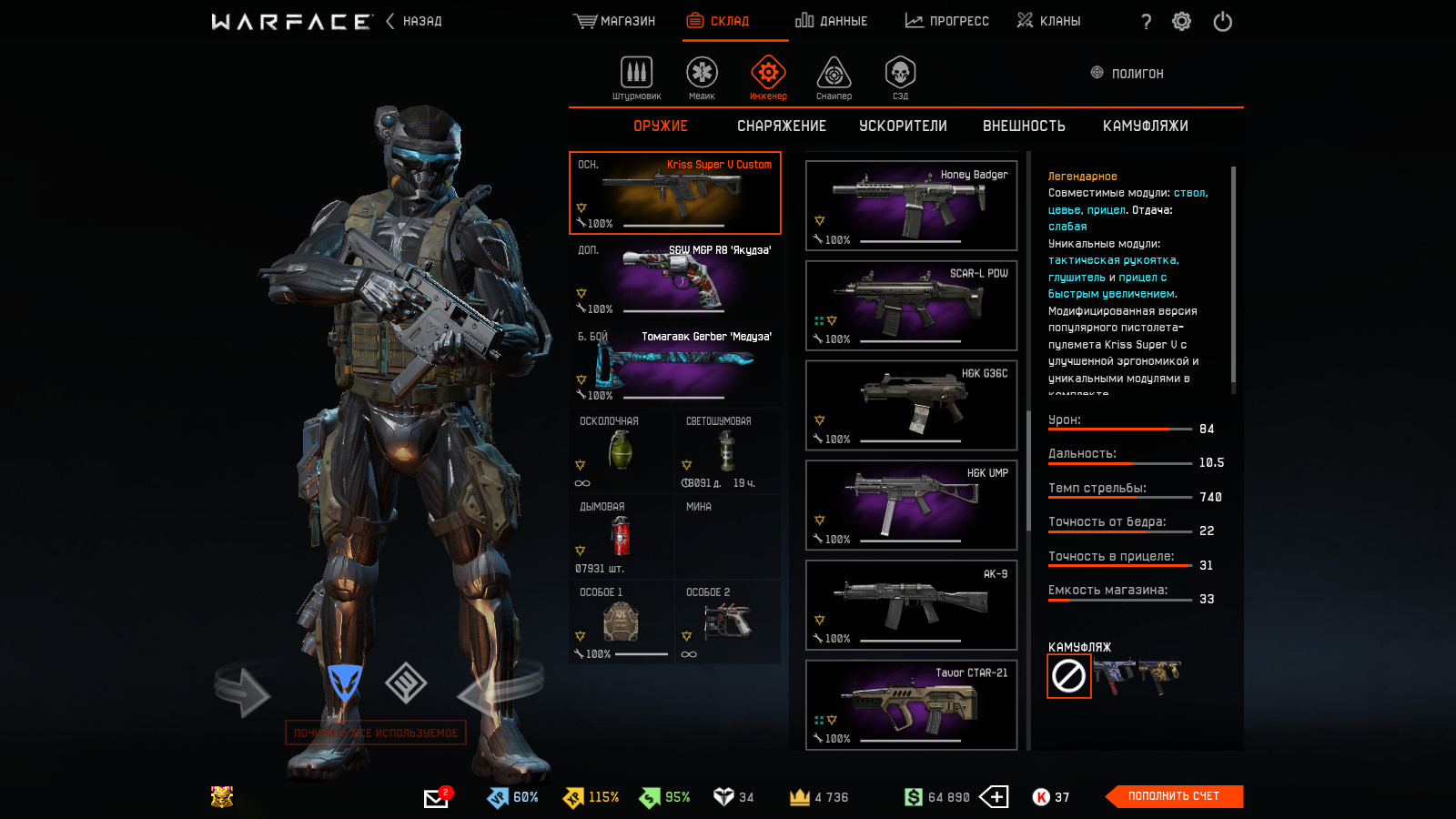Open the КАМУФЛЯЖИ tab

click(x=1145, y=126)
